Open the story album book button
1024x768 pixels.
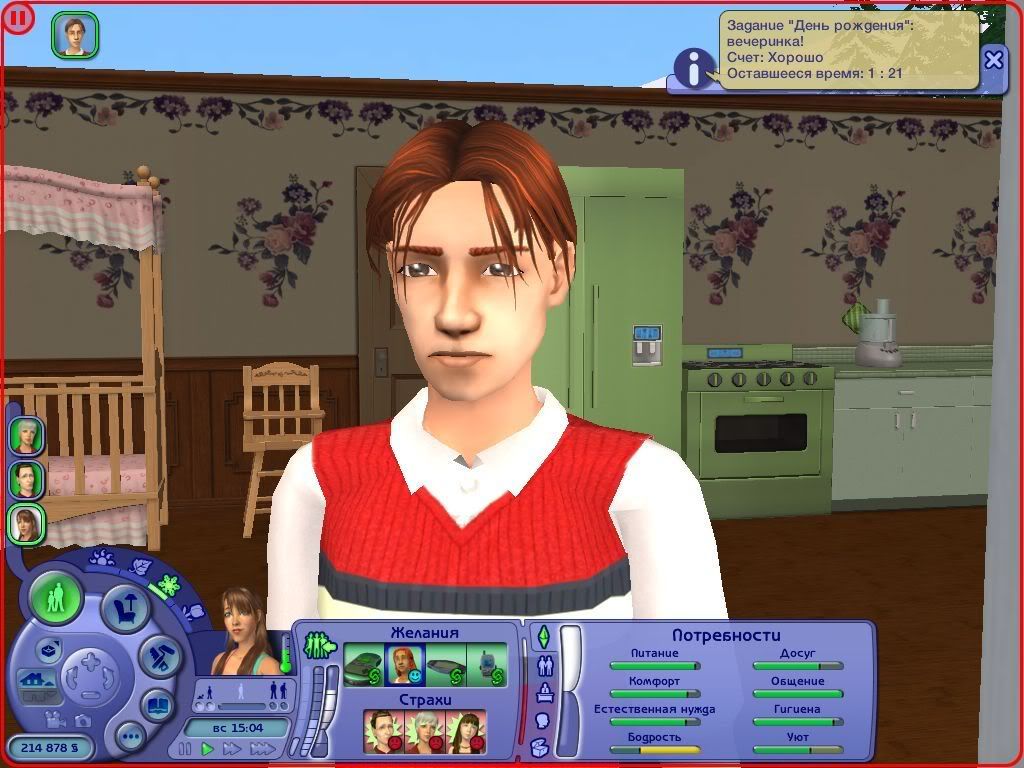tap(158, 704)
